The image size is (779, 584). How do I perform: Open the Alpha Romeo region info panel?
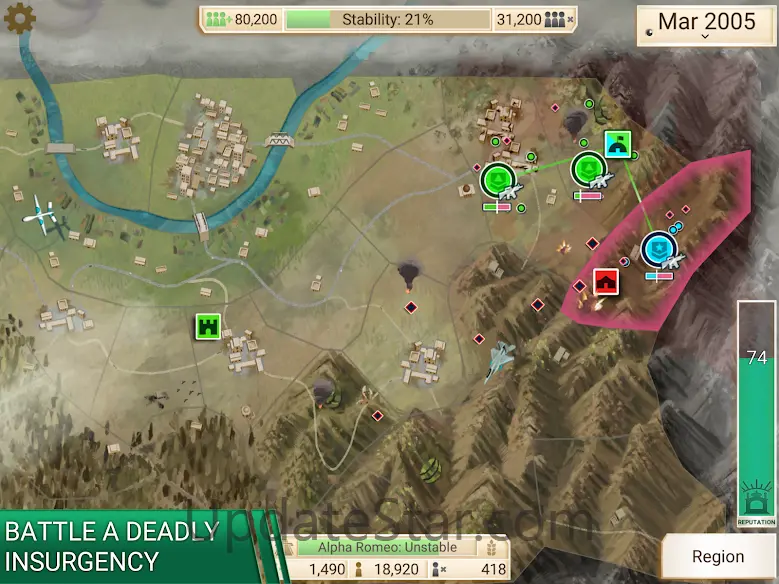pos(387,547)
